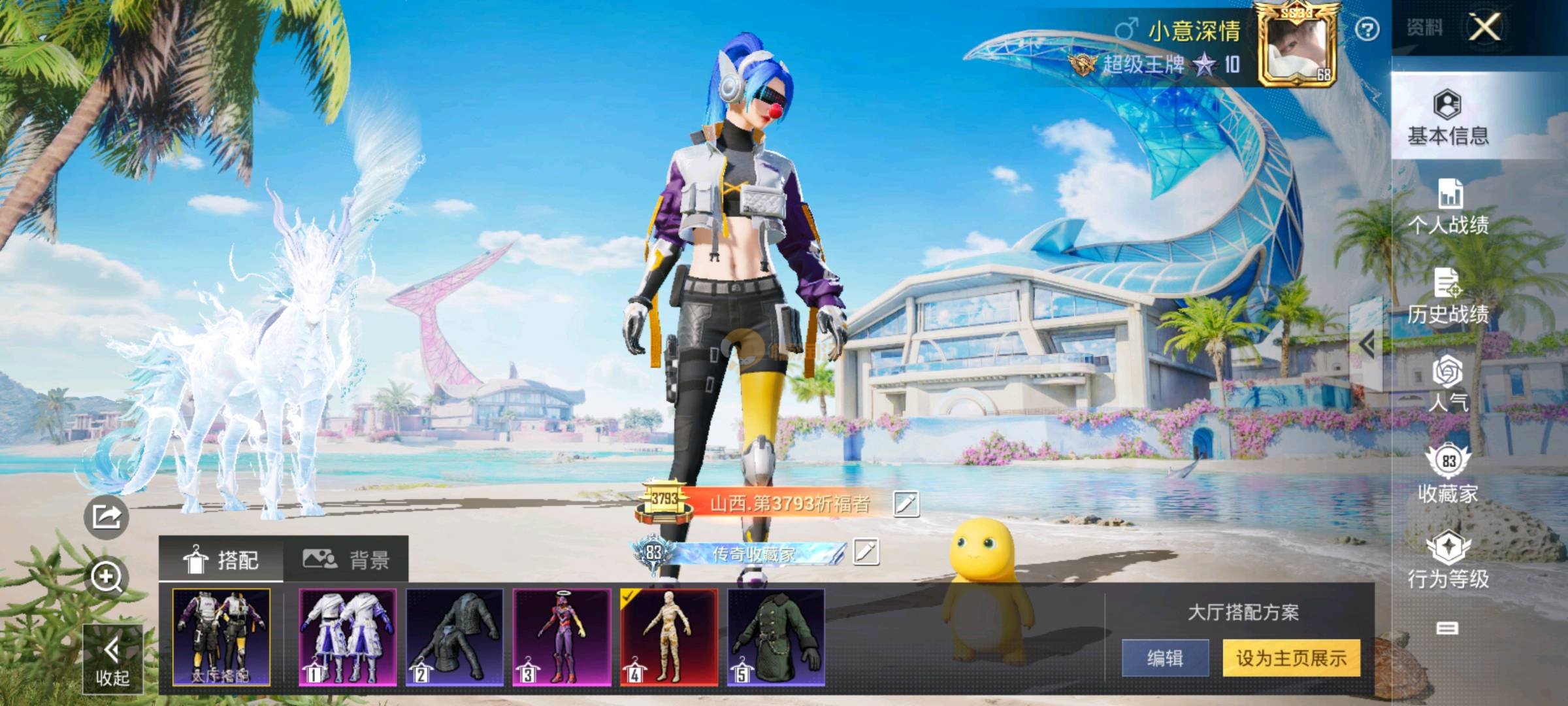Image resolution: width=1568 pixels, height=706 pixels.
Task: Open the 收藏家 collector page
Action: 1448,475
